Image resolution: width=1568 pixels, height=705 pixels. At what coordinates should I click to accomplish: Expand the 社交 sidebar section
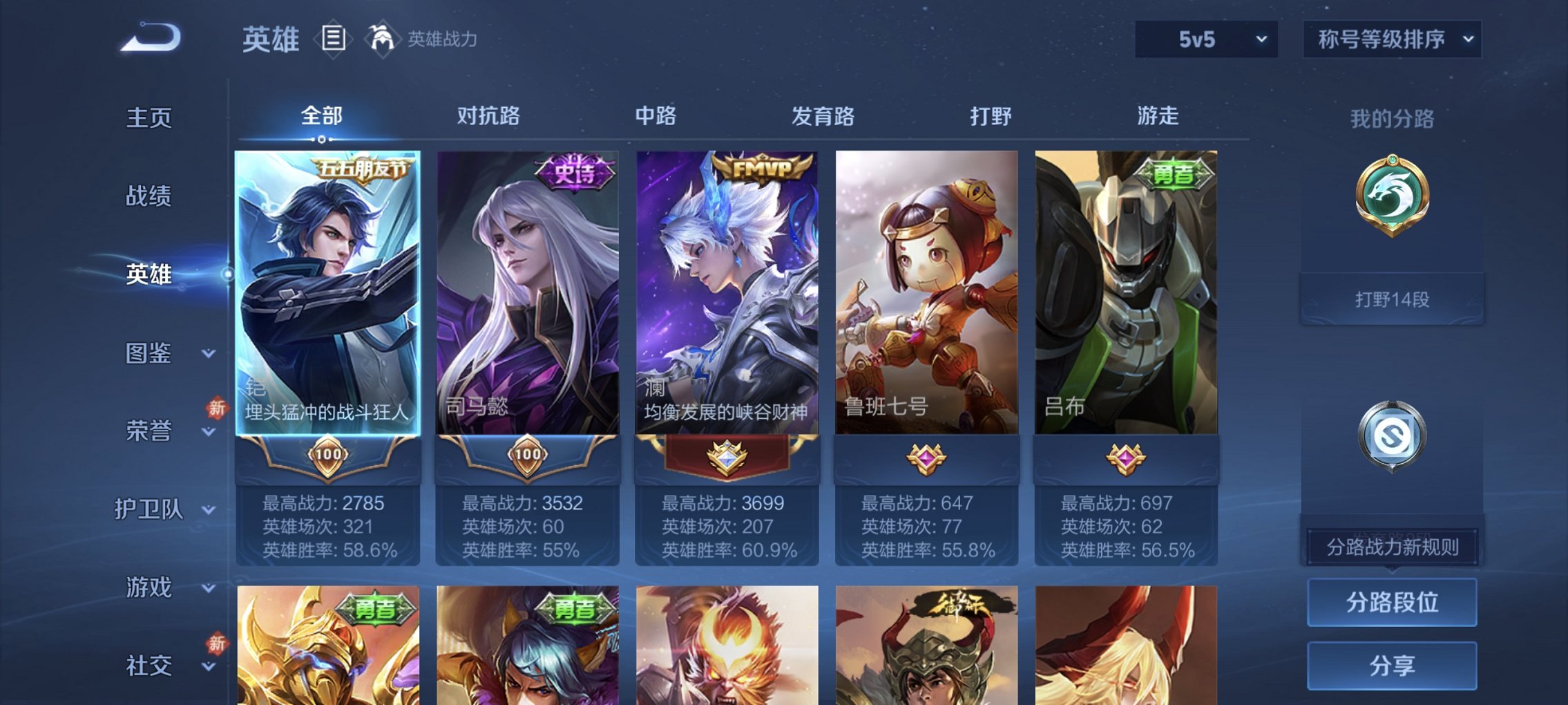pyautogui.click(x=153, y=666)
